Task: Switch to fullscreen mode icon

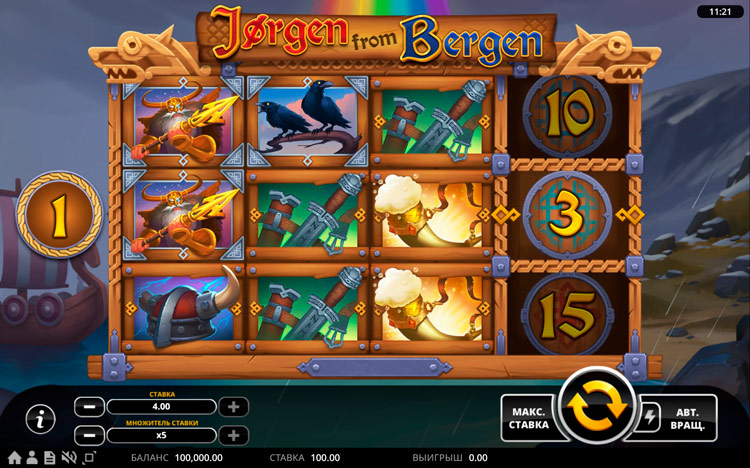Action: 89,458
